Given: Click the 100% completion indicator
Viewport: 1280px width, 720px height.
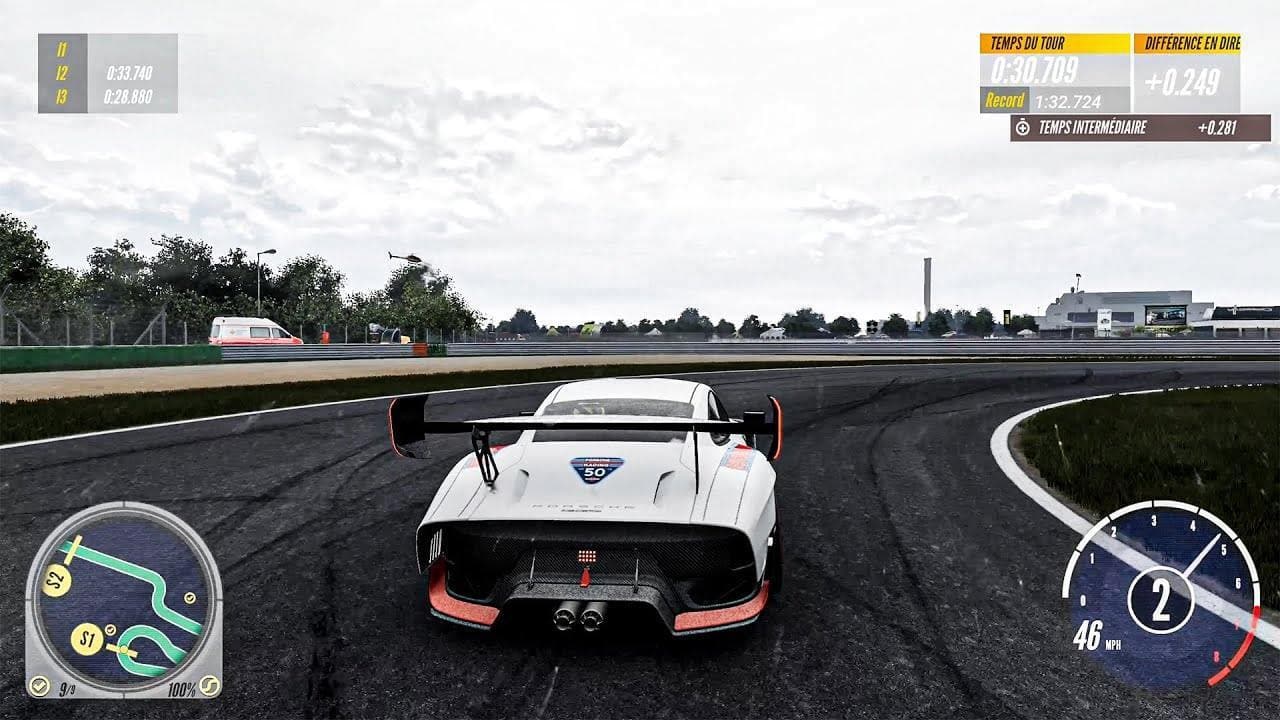Looking at the screenshot, I should (180, 687).
